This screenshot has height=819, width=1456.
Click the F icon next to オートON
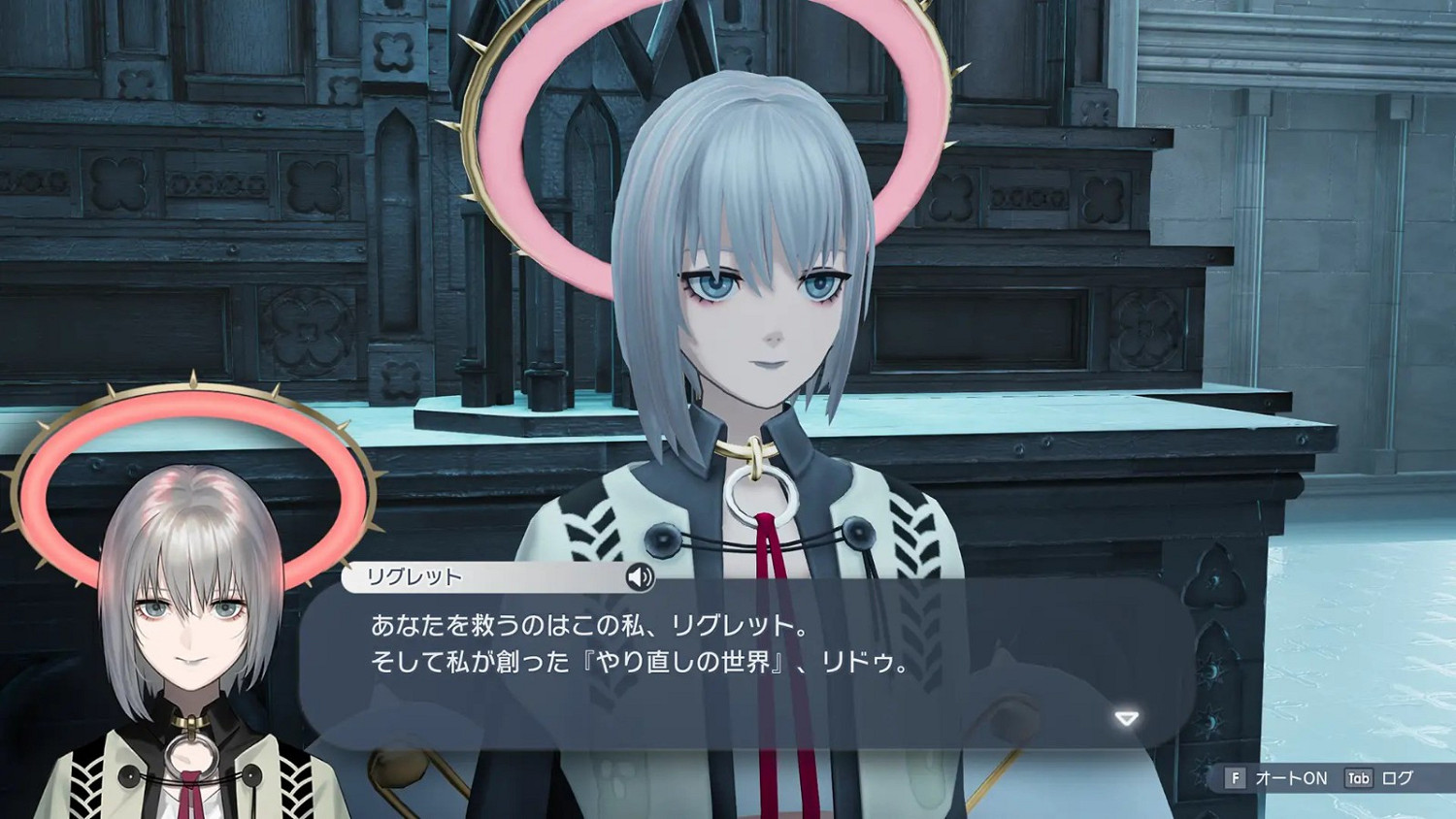[1236, 778]
